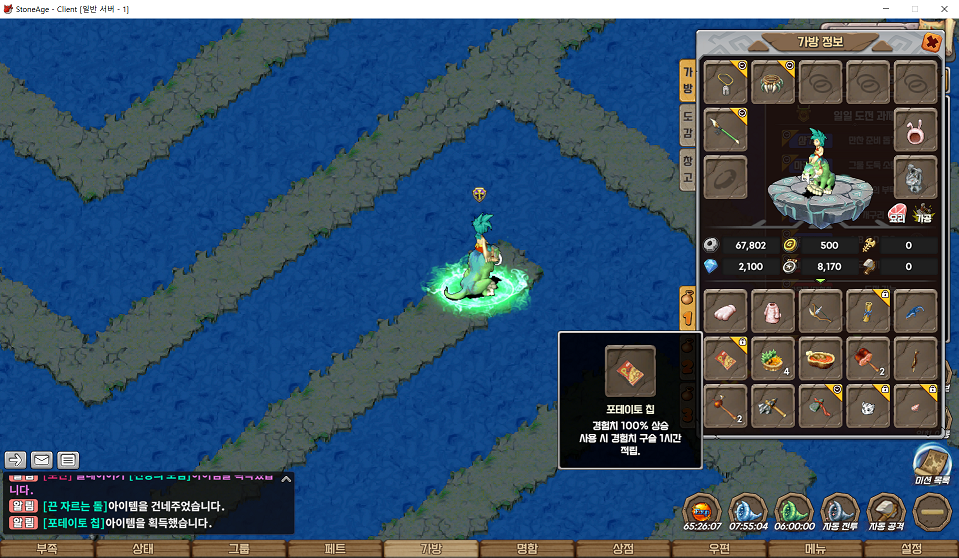Select the pink shirt item slot
Image resolution: width=959 pixels, height=558 pixels.
pyautogui.click(x=773, y=311)
